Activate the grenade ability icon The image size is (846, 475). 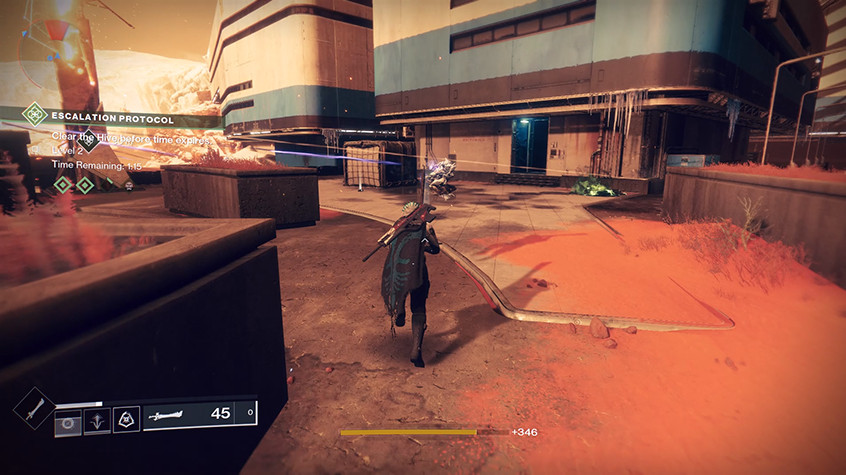pos(68,421)
